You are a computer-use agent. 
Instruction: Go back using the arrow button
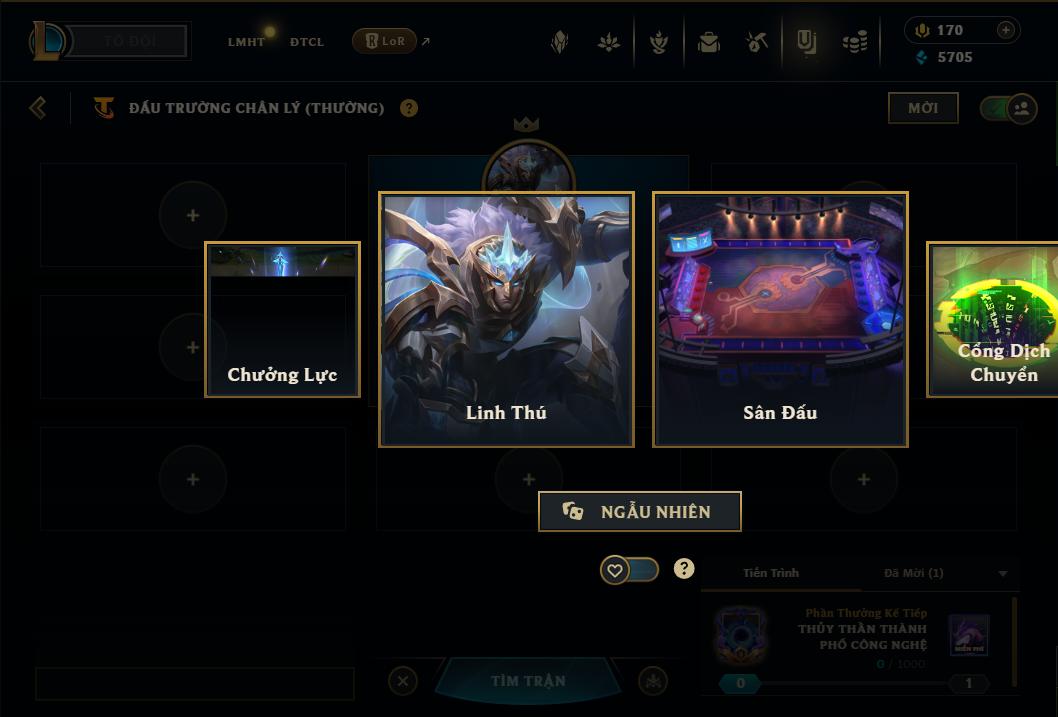click(38, 108)
